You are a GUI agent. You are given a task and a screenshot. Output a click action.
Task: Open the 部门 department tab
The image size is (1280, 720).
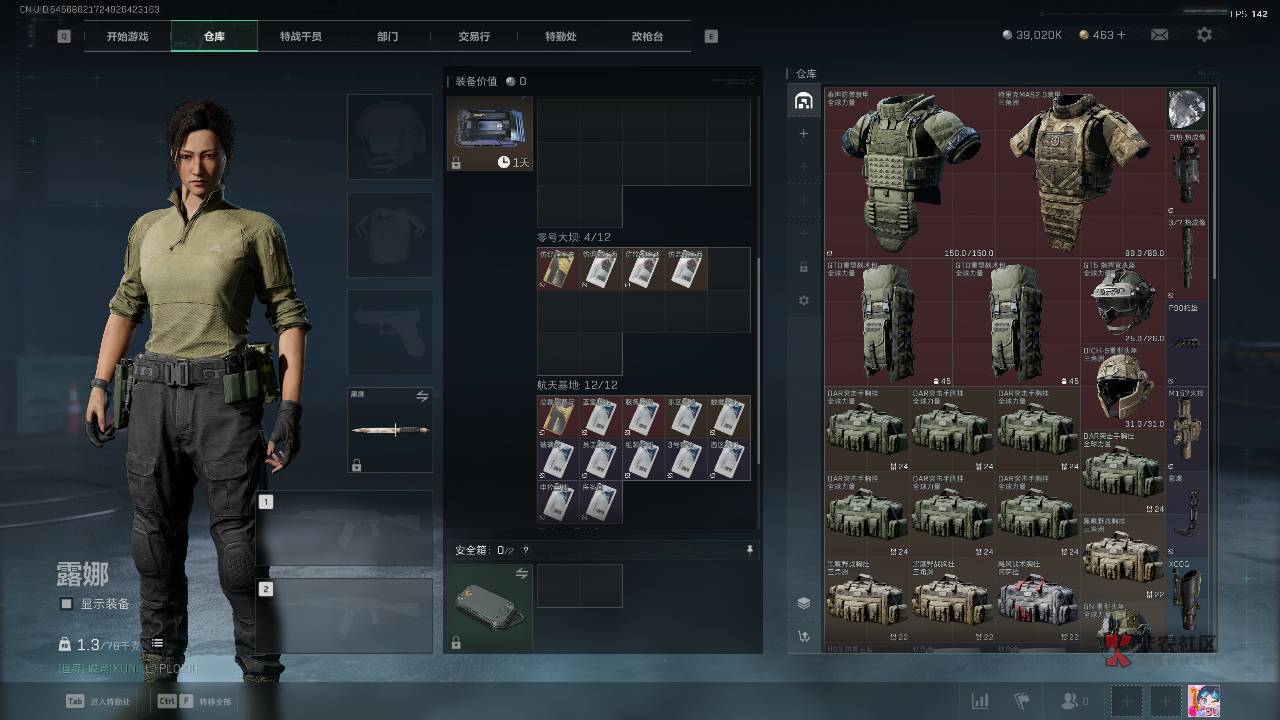387,36
